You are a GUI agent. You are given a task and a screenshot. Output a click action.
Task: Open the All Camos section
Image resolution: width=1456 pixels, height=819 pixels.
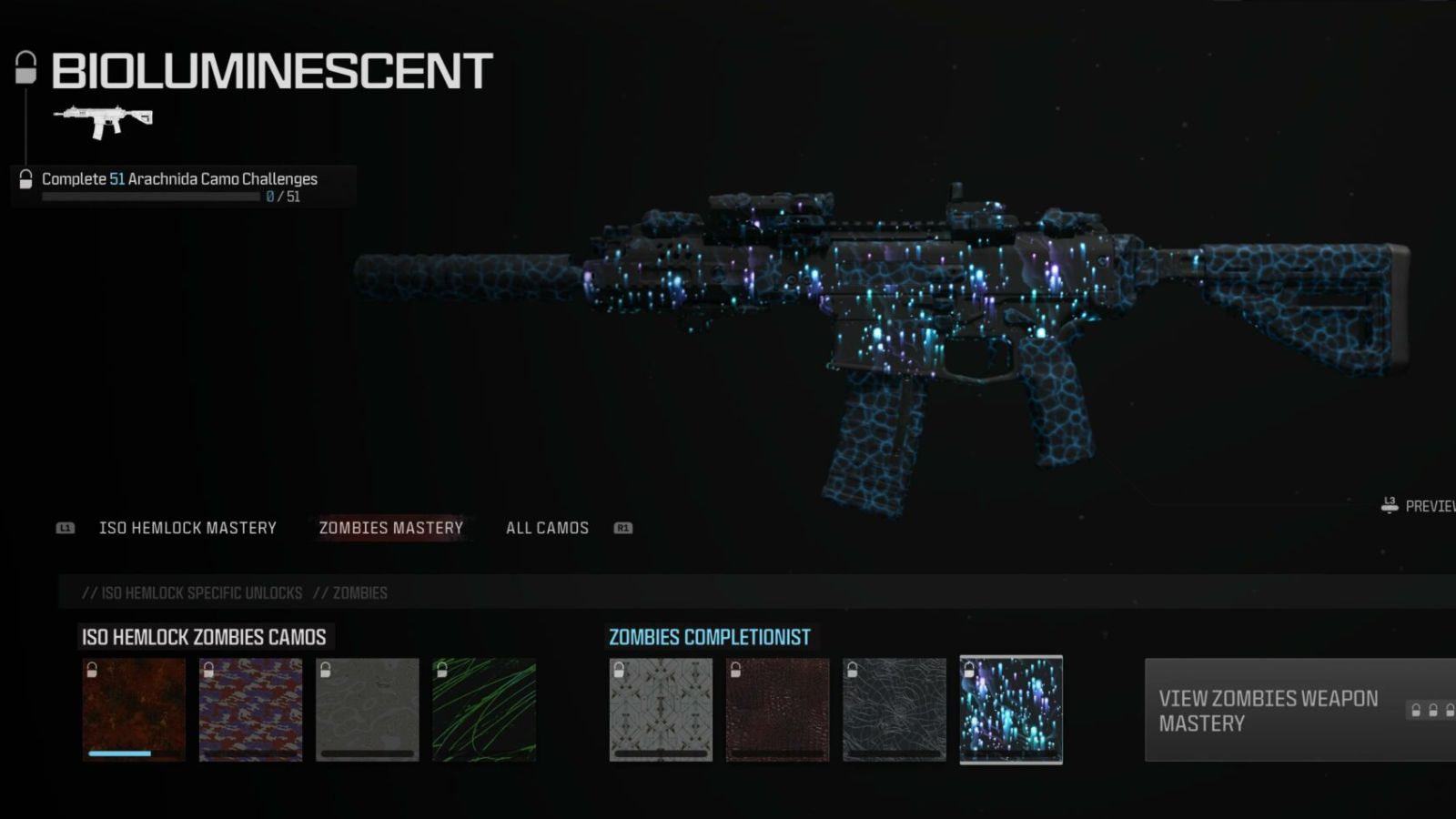tap(546, 528)
